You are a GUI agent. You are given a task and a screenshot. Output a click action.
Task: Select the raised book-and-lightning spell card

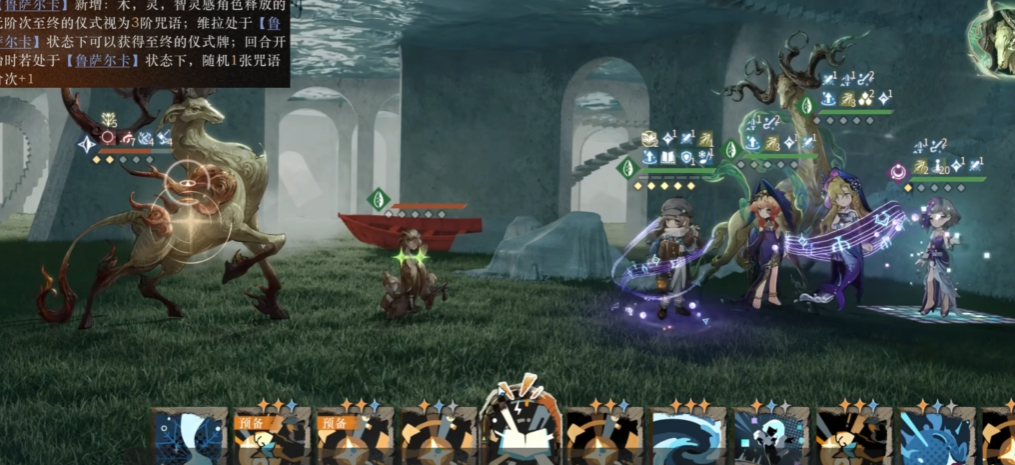[x=521, y=430]
